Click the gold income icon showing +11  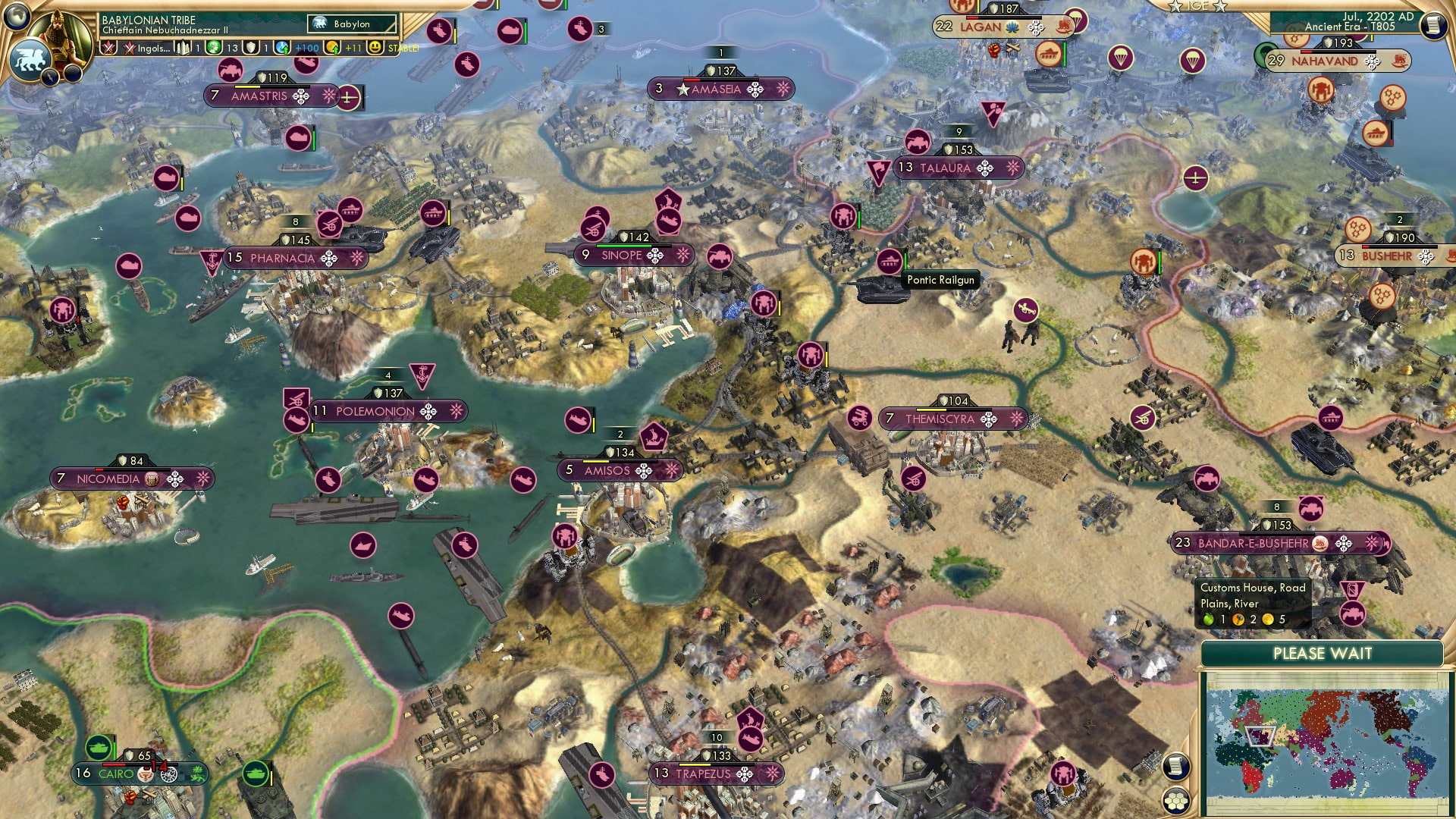[x=331, y=47]
